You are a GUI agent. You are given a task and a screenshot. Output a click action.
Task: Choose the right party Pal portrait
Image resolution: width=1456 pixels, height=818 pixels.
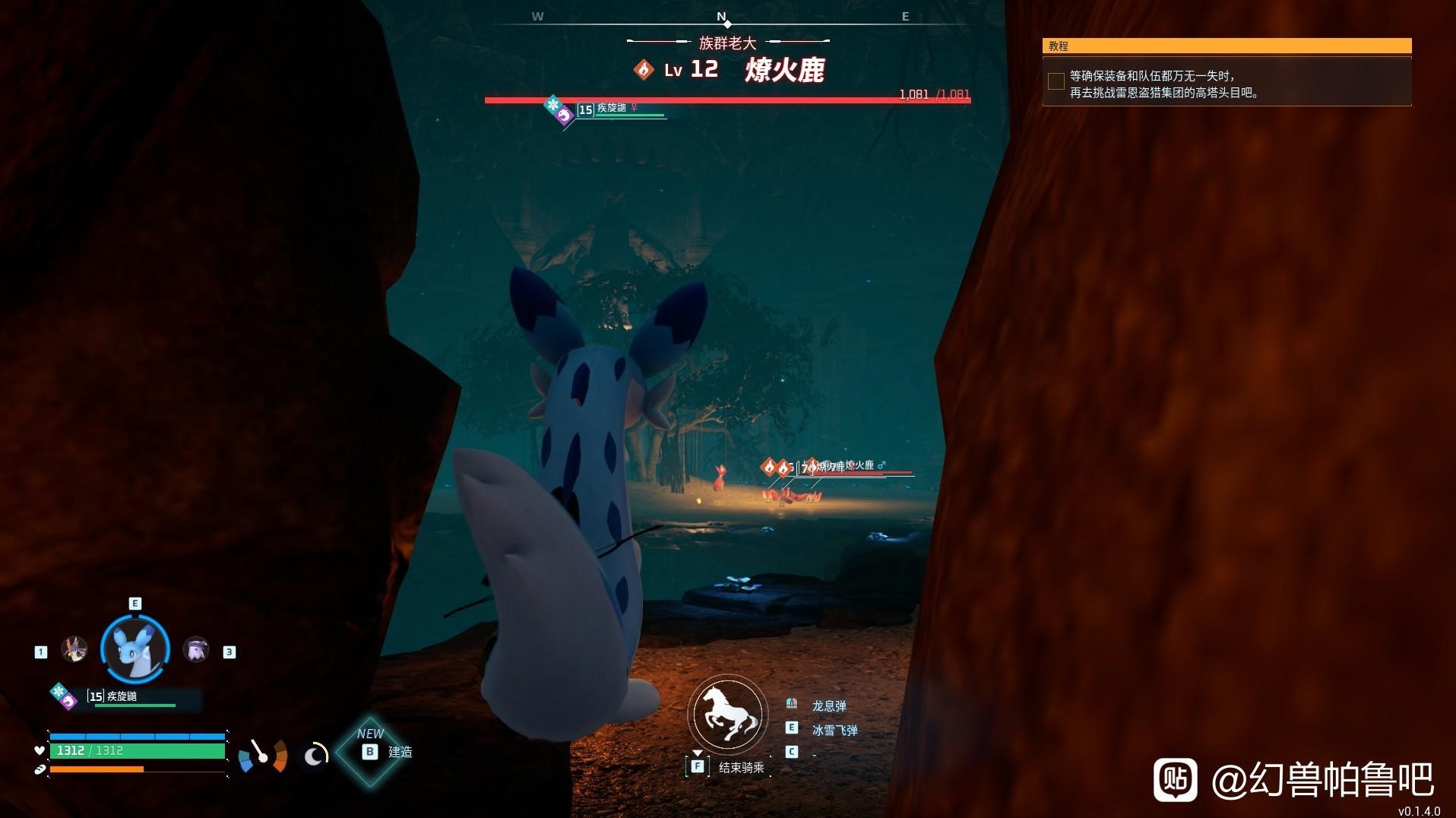(x=196, y=649)
